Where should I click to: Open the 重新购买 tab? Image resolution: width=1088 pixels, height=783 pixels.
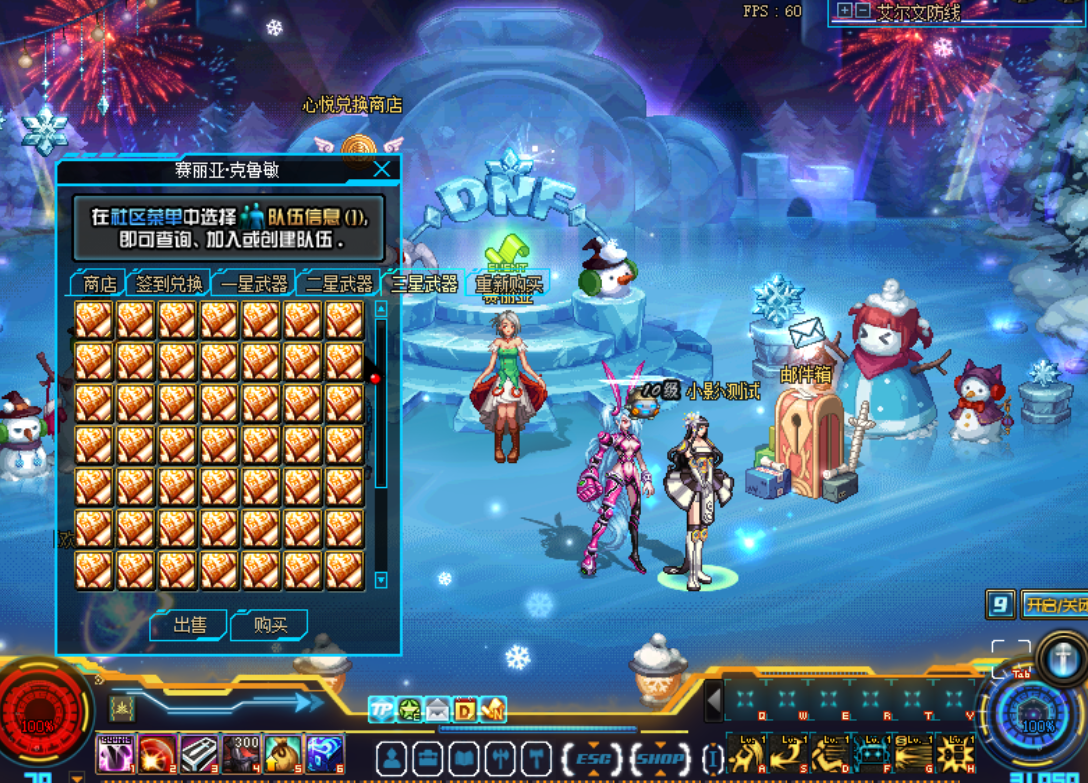tap(509, 284)
